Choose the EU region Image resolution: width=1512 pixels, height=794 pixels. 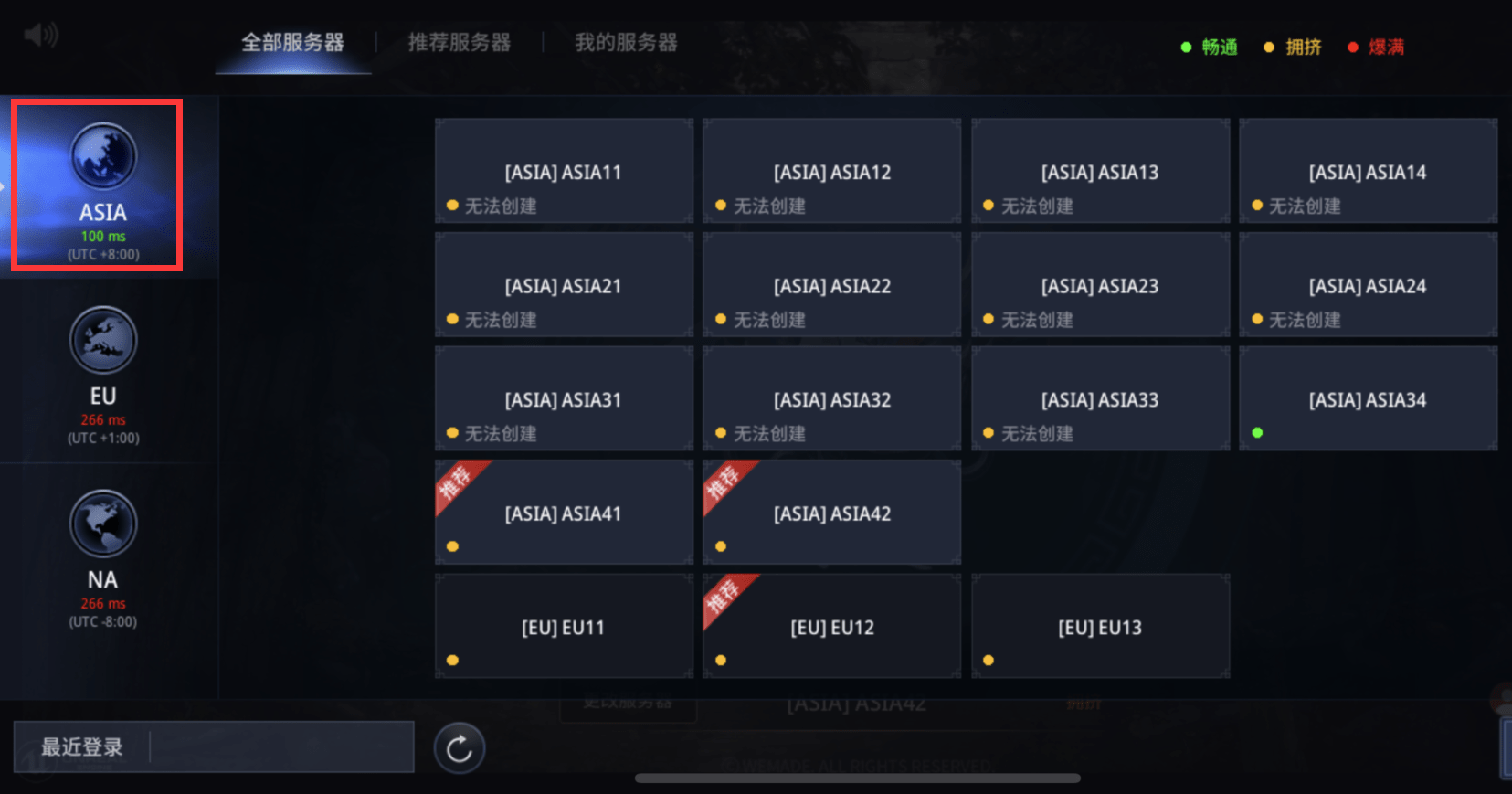pyautogui.click(x=102, y=375)
